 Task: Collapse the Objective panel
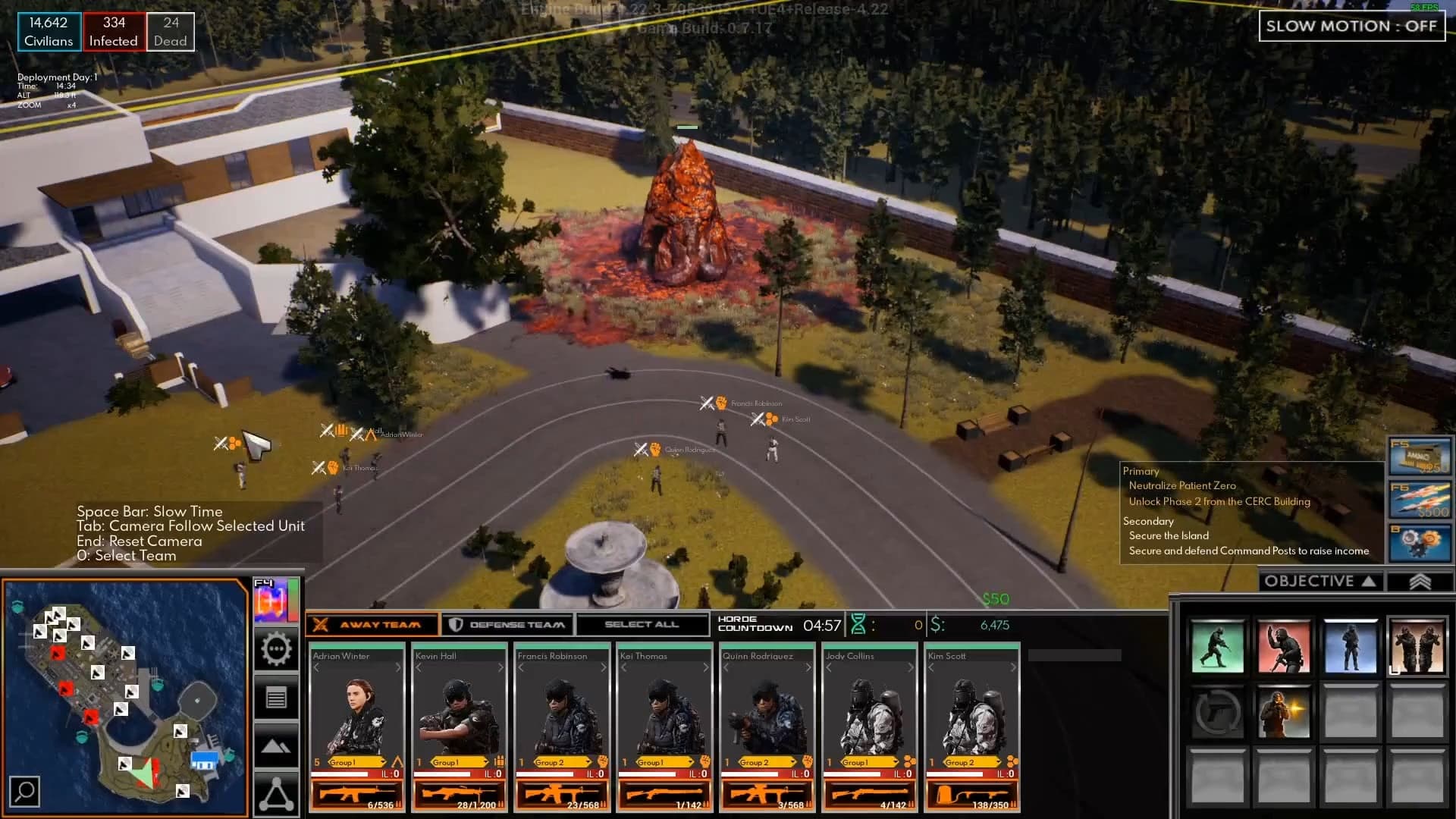tap(1320, 582)
